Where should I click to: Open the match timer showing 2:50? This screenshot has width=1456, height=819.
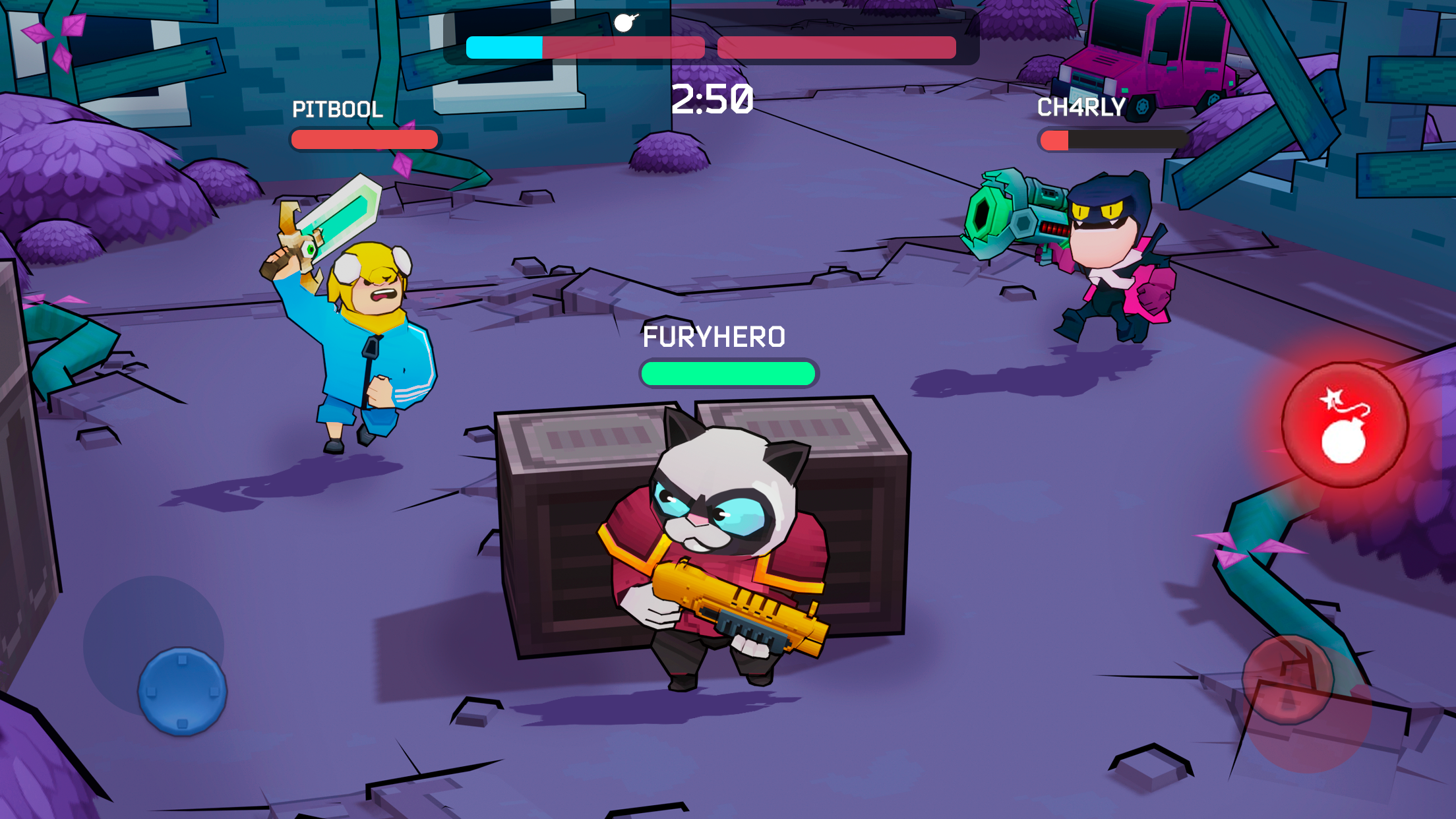coord(711,100)
